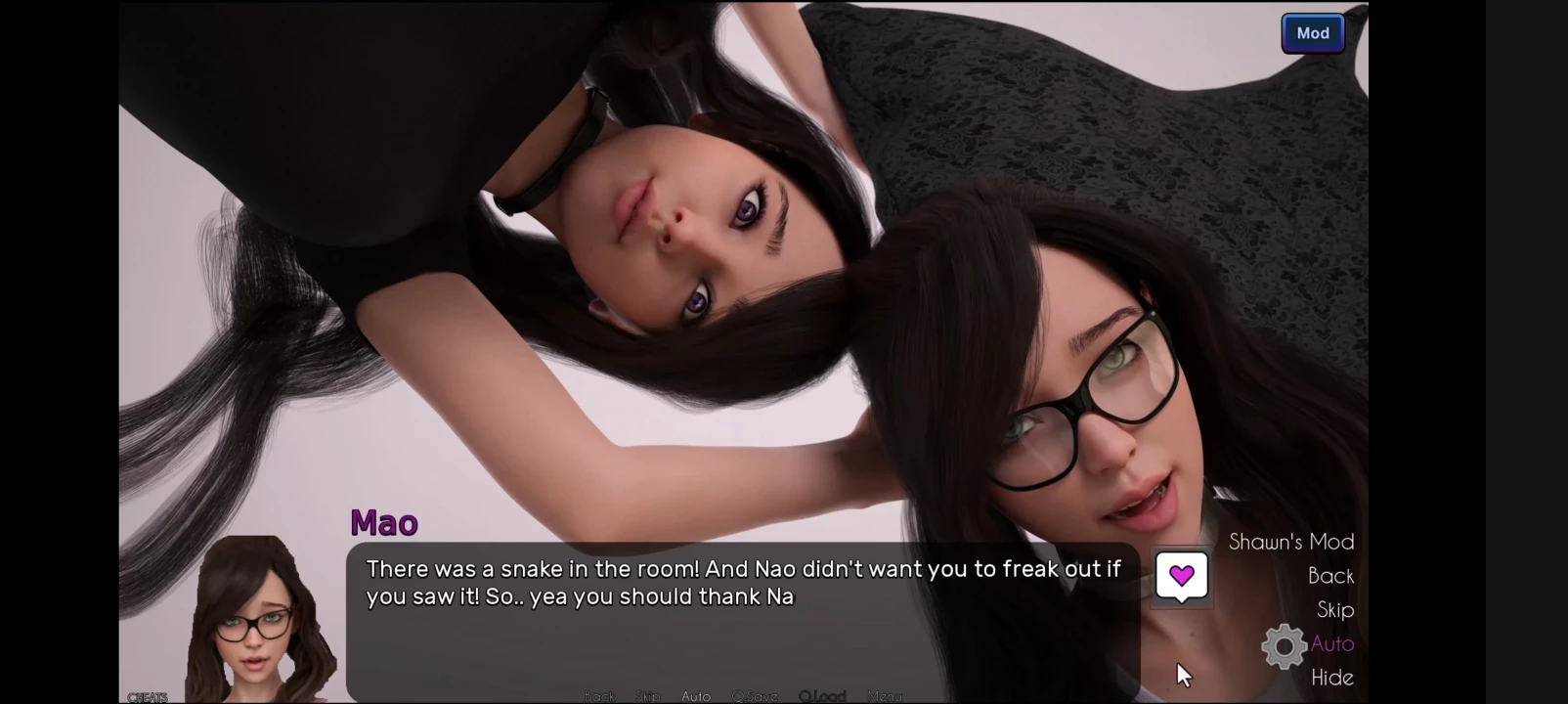Viewport: 1568px width, 704px height.
Task: Open the game Menu
Action: point(885,696)
